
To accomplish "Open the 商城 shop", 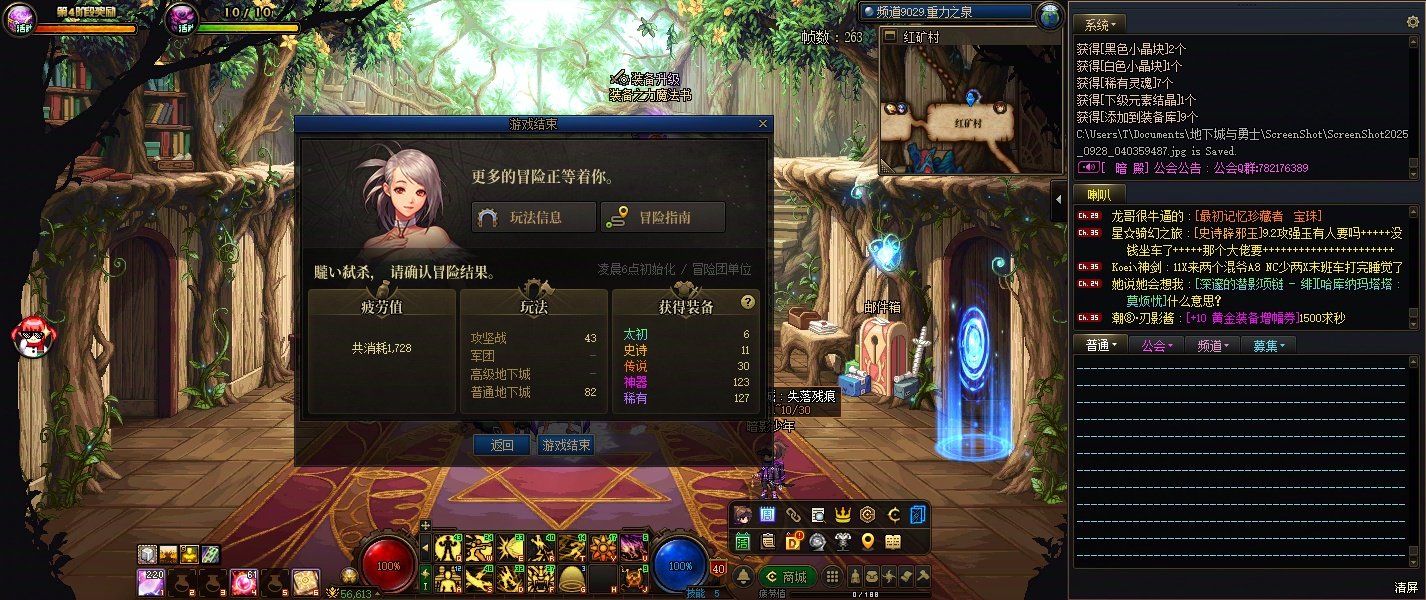I will click(786, 577).
